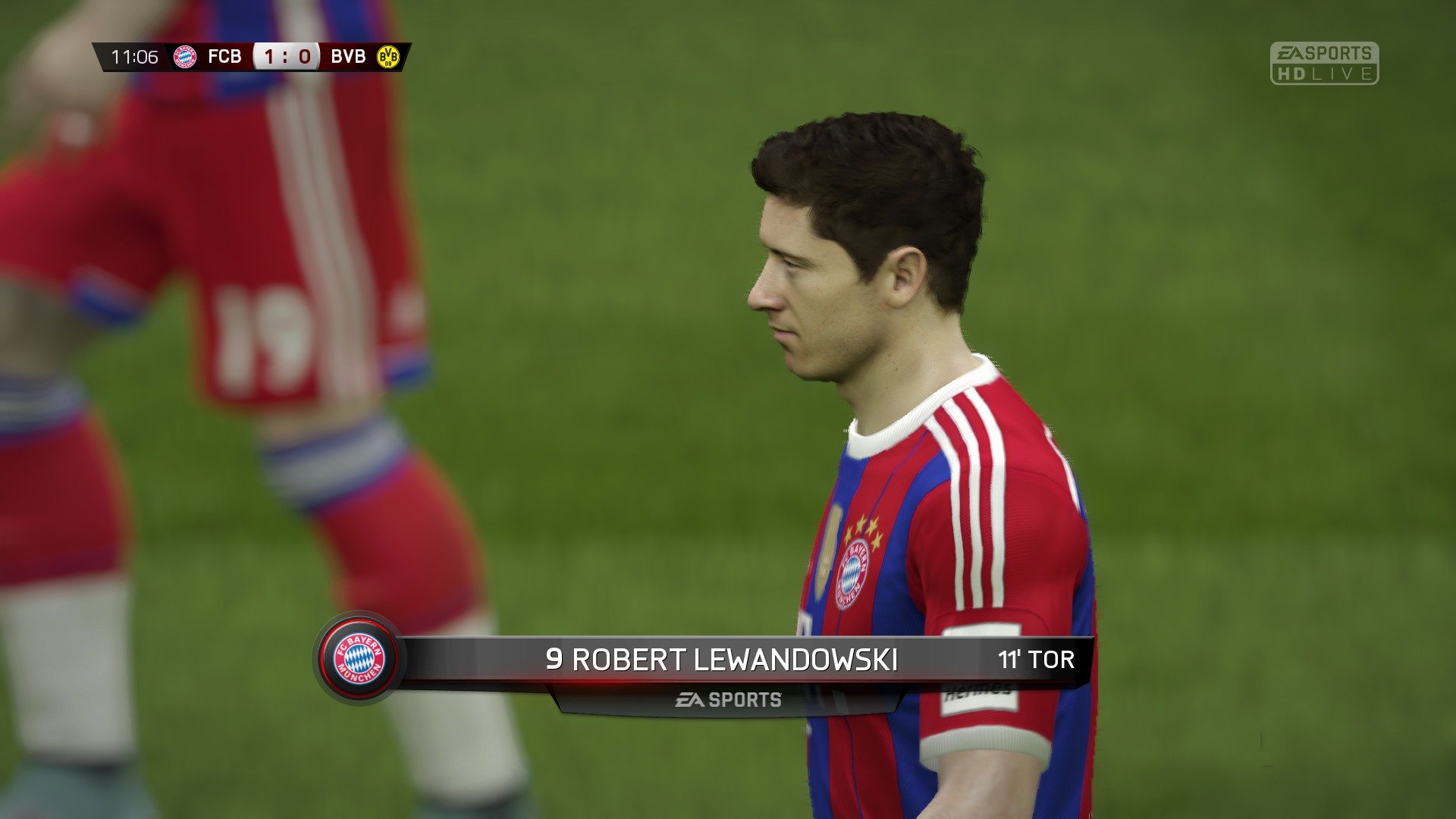Click the Borussia Dortmund BVB badge
The height and width of the screenshot is (819, 1456).
(x=388, y=55)
